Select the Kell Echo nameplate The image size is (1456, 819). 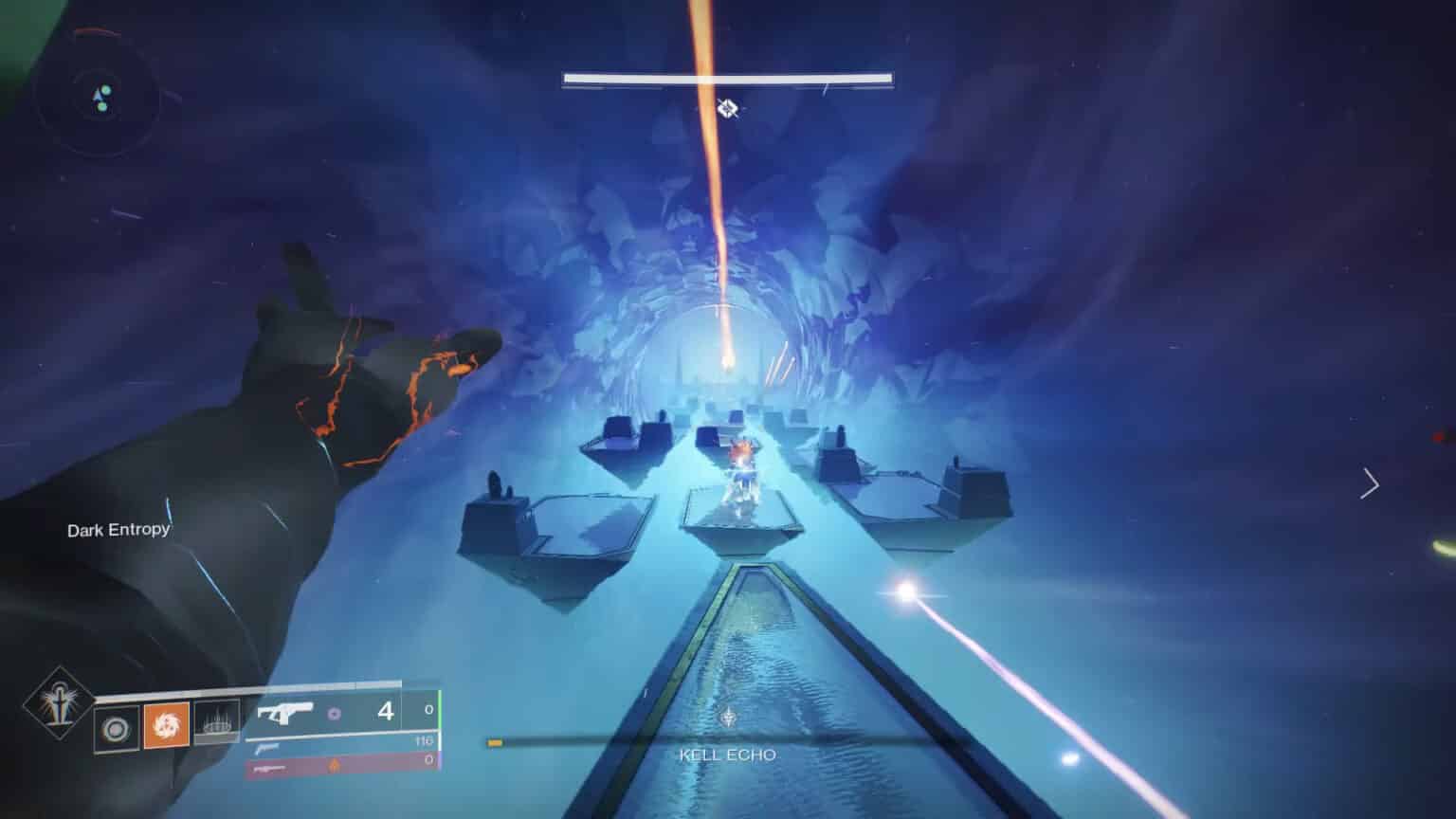point(727,755)
